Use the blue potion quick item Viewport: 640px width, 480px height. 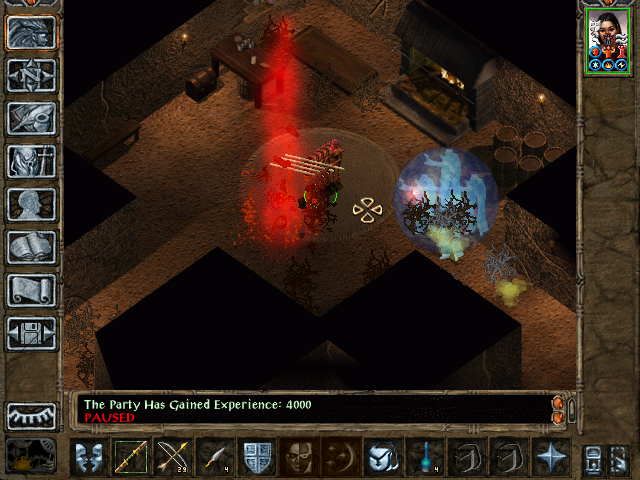coord(425,456)
